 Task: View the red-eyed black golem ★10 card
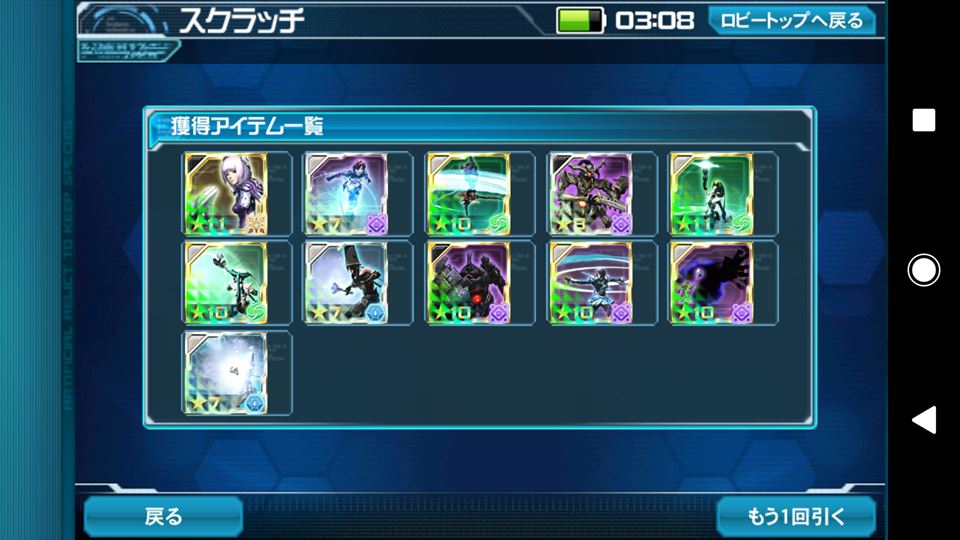468,283
